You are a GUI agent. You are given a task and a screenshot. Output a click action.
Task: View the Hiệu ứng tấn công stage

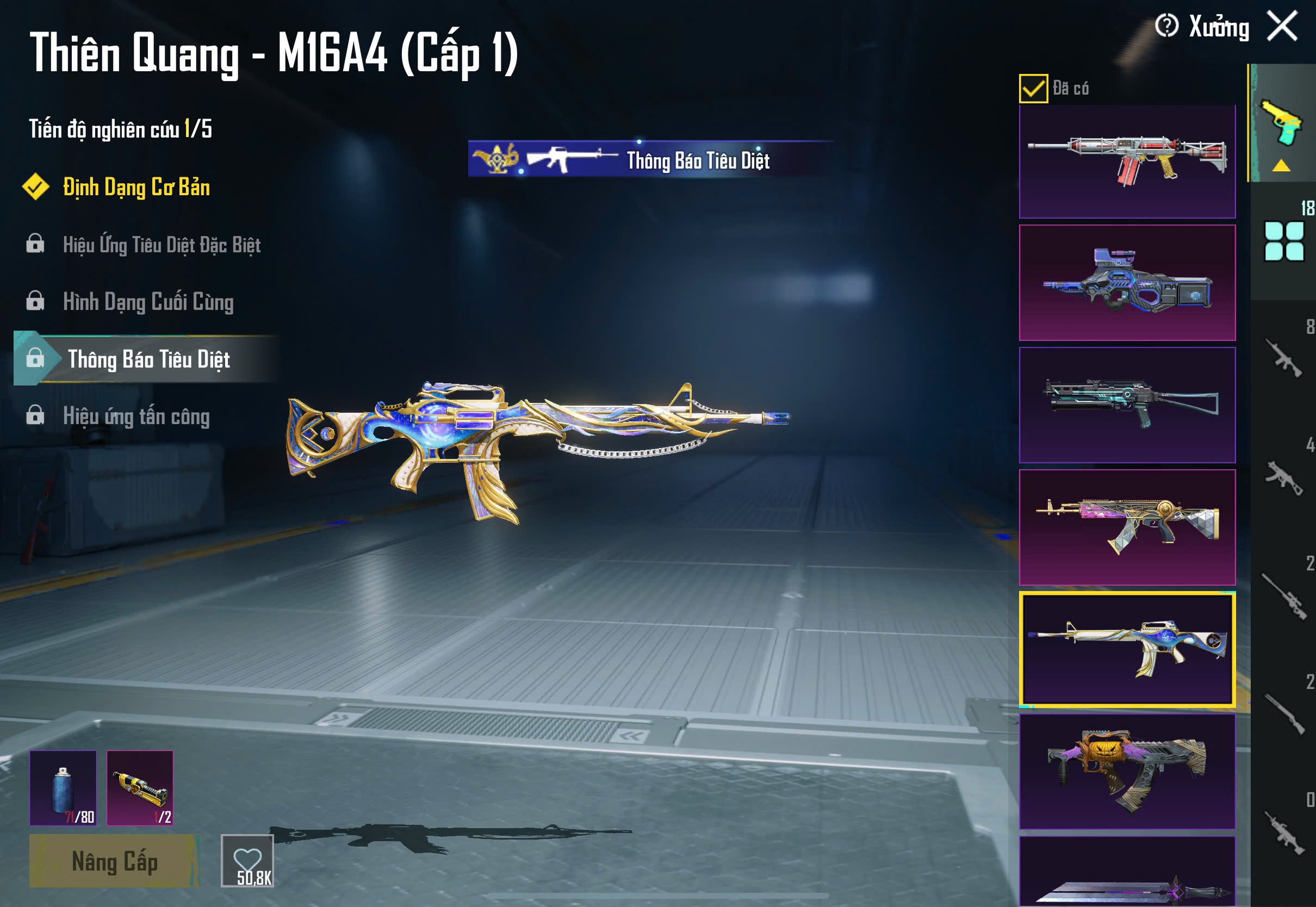(136, 417)
